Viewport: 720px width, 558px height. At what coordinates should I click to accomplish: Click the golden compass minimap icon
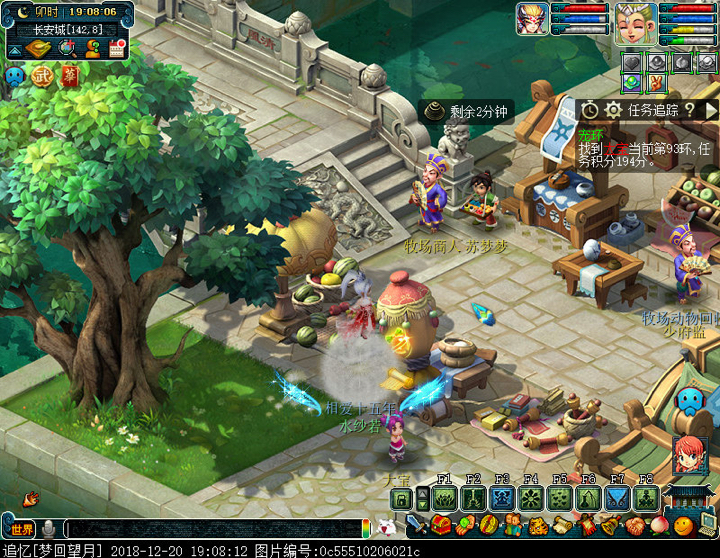coord(39,48)
